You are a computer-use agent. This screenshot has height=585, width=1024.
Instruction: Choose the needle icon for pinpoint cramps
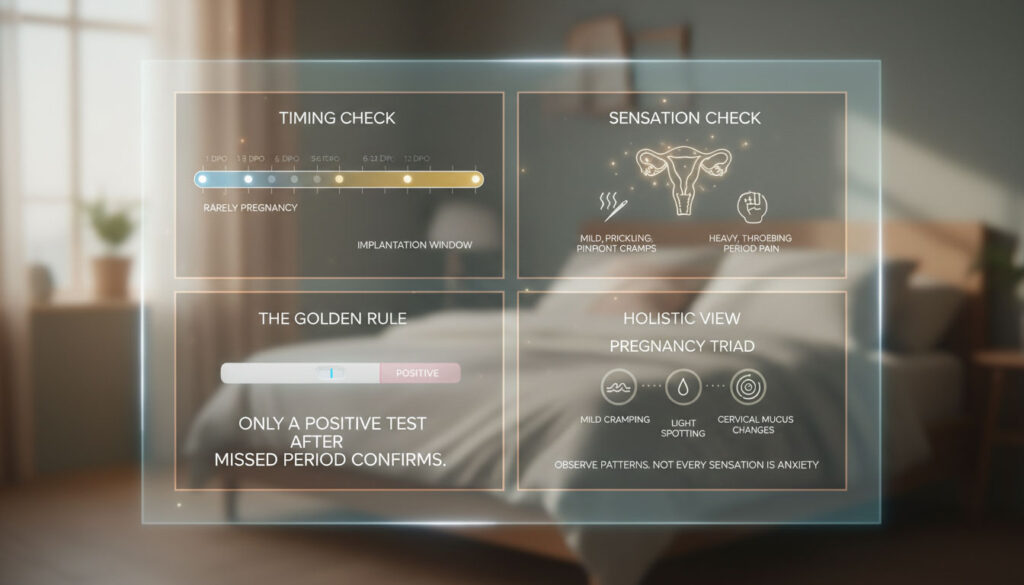point(611,207)
